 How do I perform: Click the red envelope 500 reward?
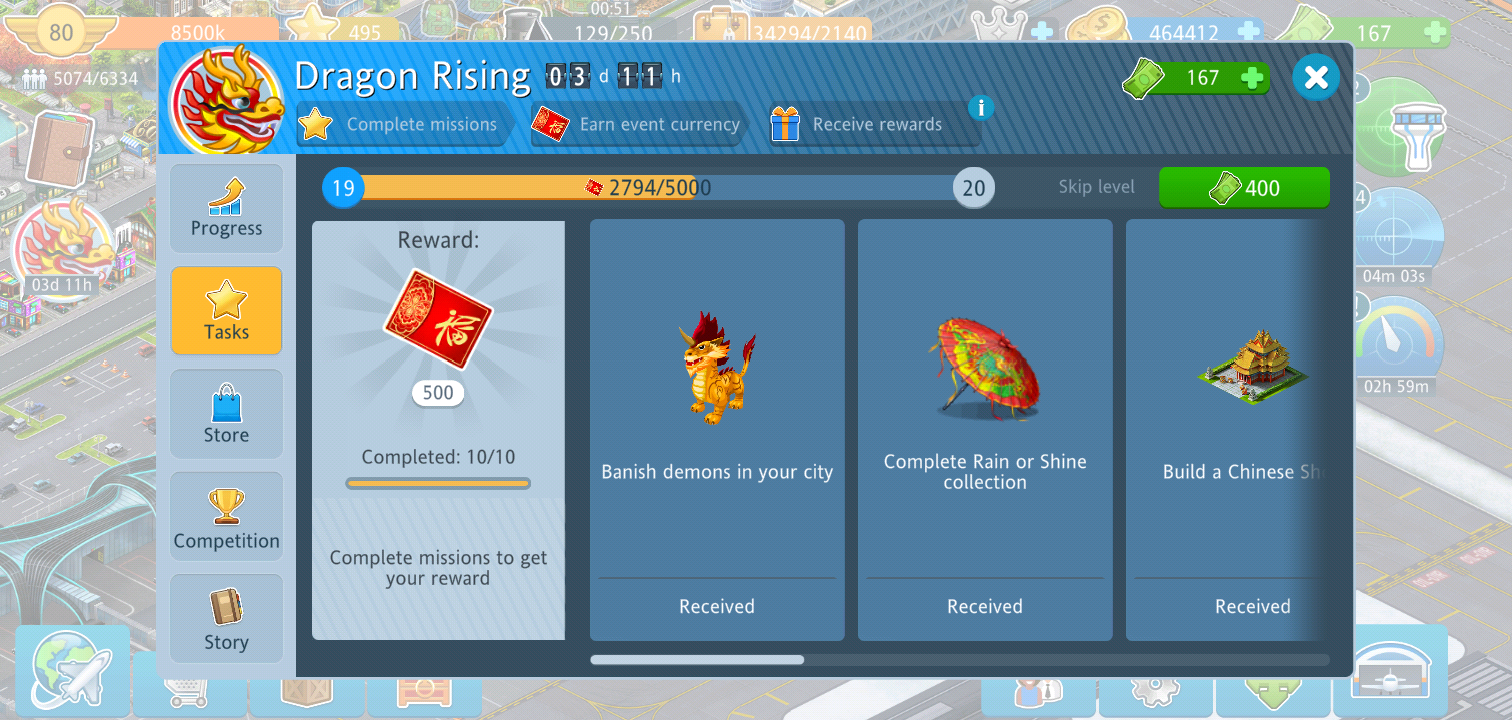438,320
